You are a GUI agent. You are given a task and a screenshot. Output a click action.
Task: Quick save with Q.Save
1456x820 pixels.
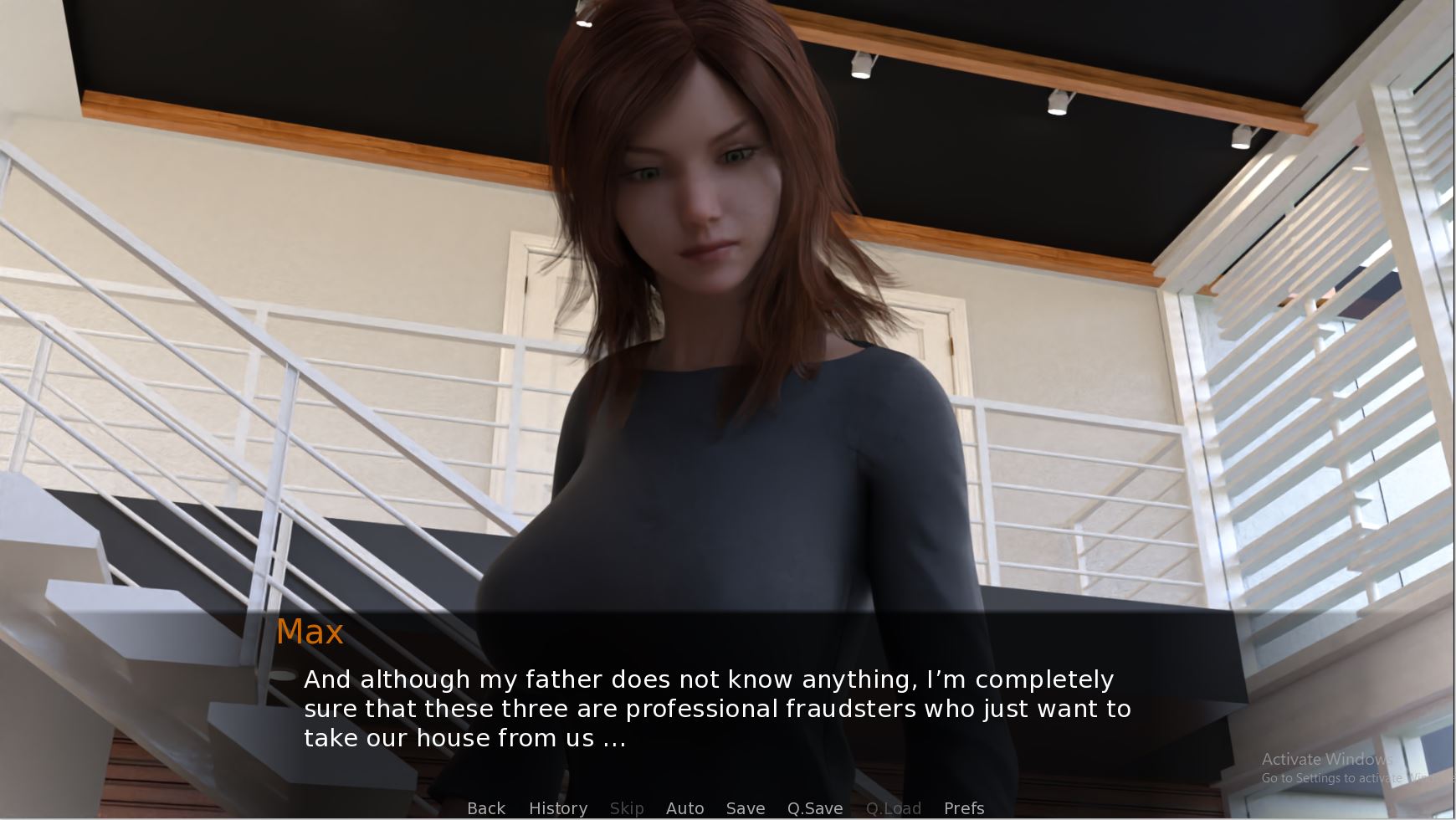tap(815, 808)
